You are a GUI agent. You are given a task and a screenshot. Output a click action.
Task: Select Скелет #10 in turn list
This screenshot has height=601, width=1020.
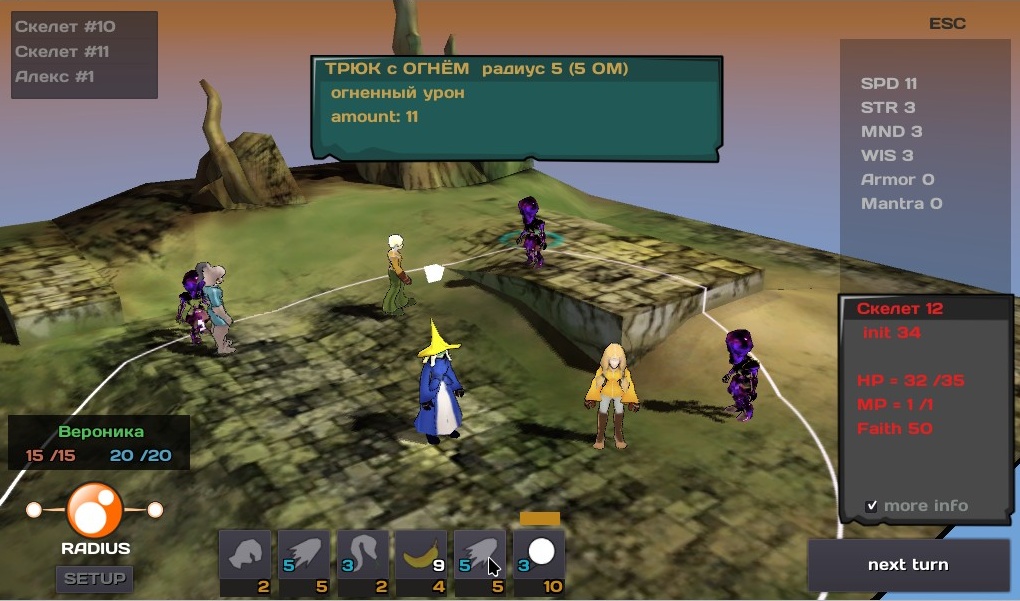point(65,27)
